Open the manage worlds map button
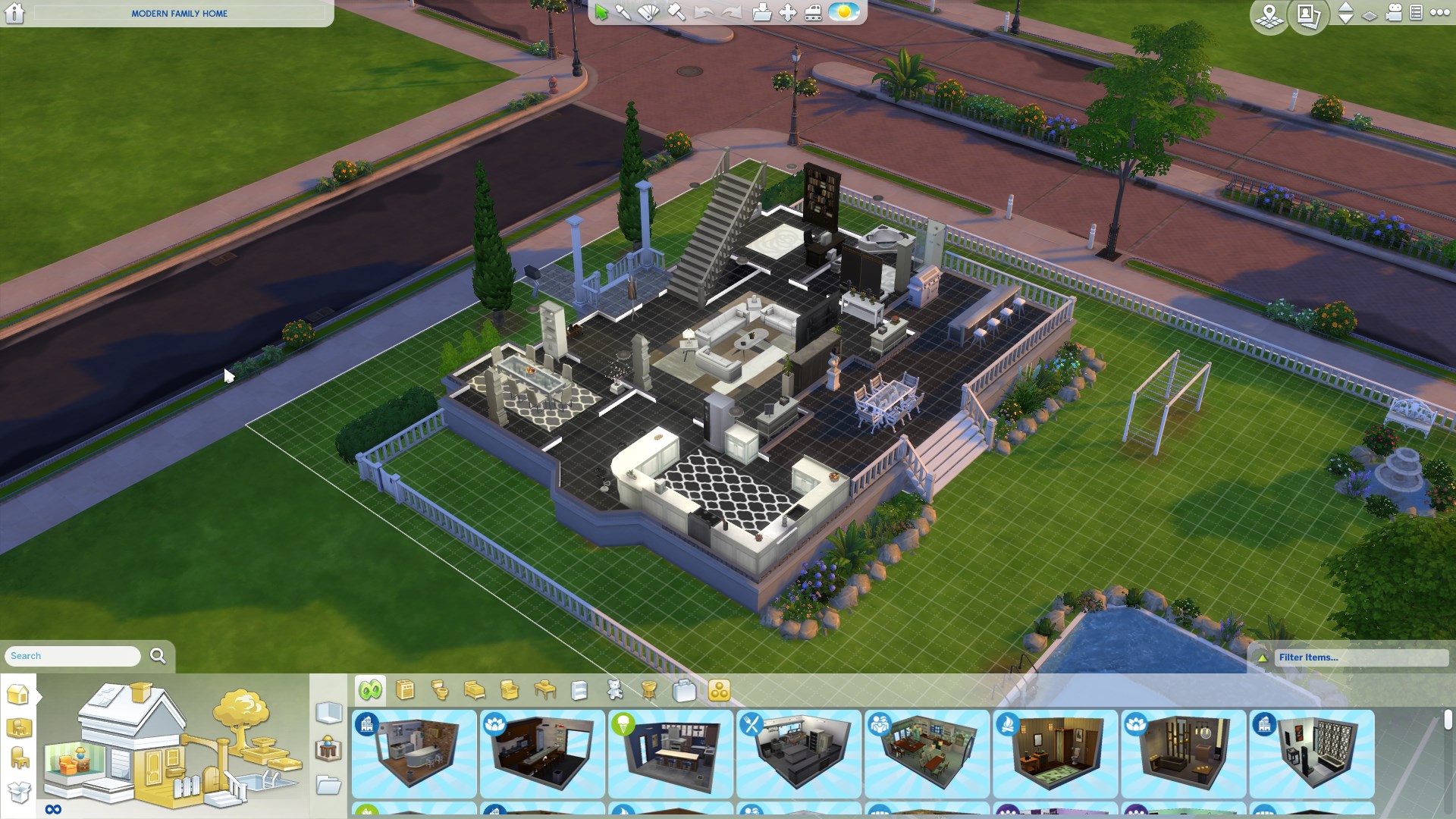 (1269, 15)
